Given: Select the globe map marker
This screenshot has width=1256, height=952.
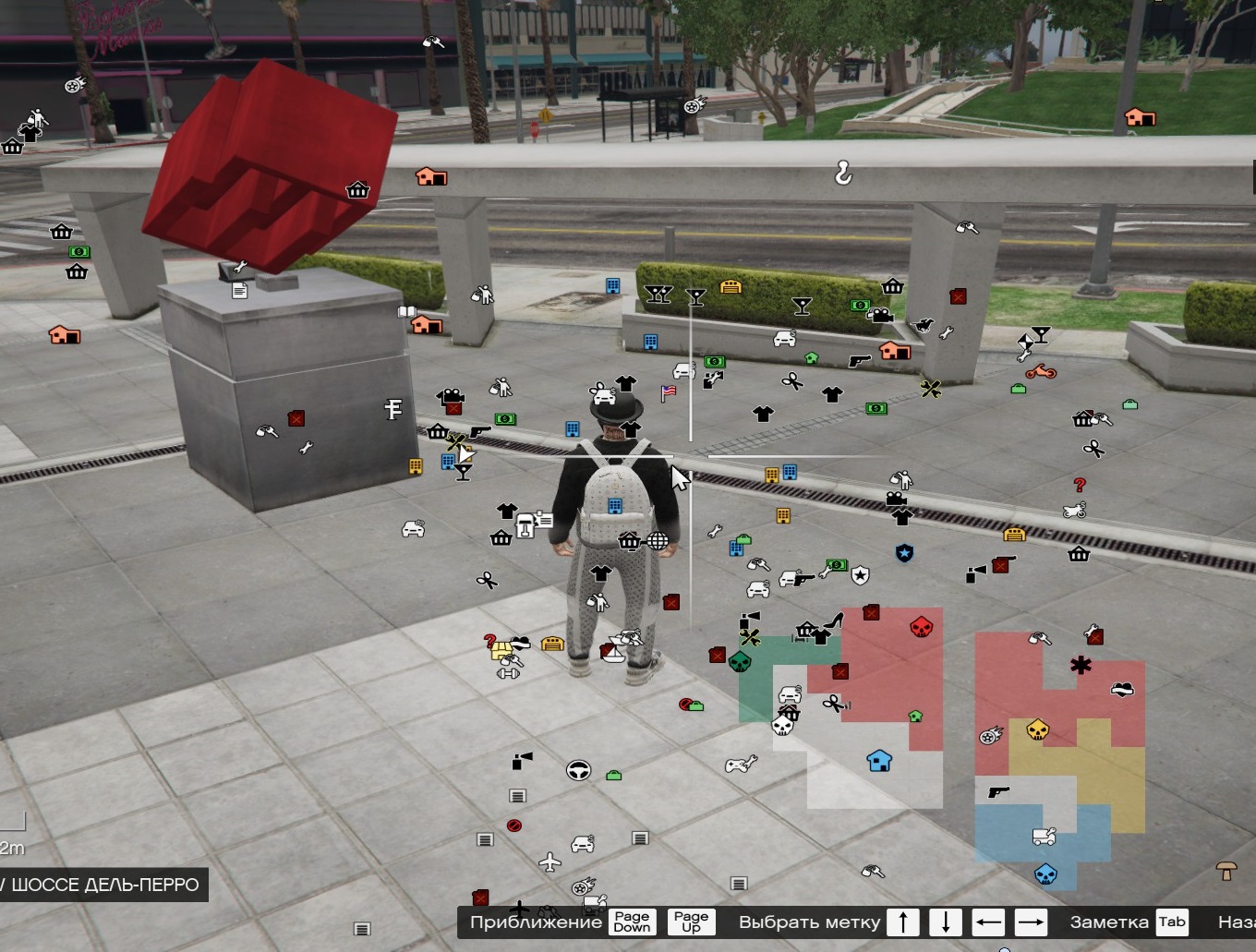Looking at the screenshot, I should coord(658,541).
